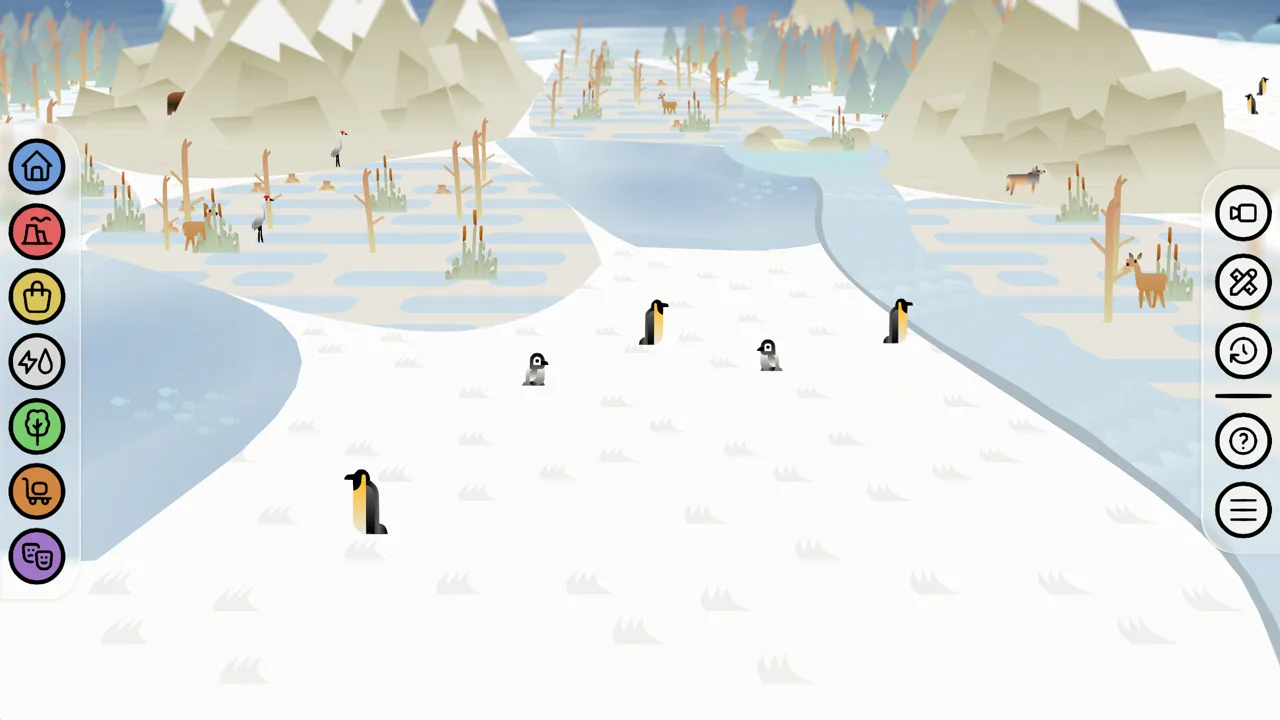The width and height of the screenshot is (1280, 720).
Task: Click the penguin chick left of center
Action: click(x=535, y=370)
